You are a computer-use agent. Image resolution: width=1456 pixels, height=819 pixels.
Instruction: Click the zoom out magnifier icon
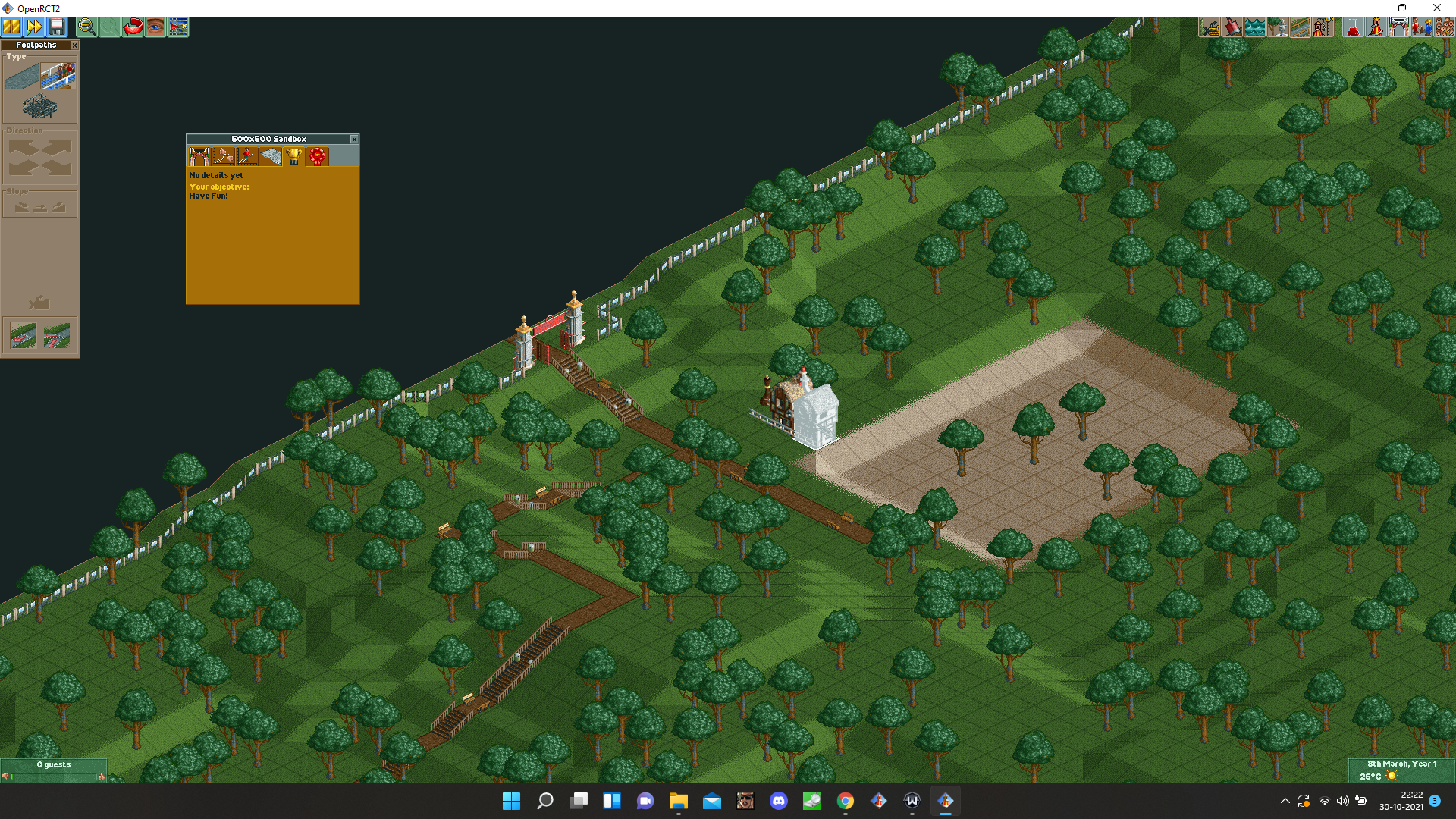tap(86, 27)
